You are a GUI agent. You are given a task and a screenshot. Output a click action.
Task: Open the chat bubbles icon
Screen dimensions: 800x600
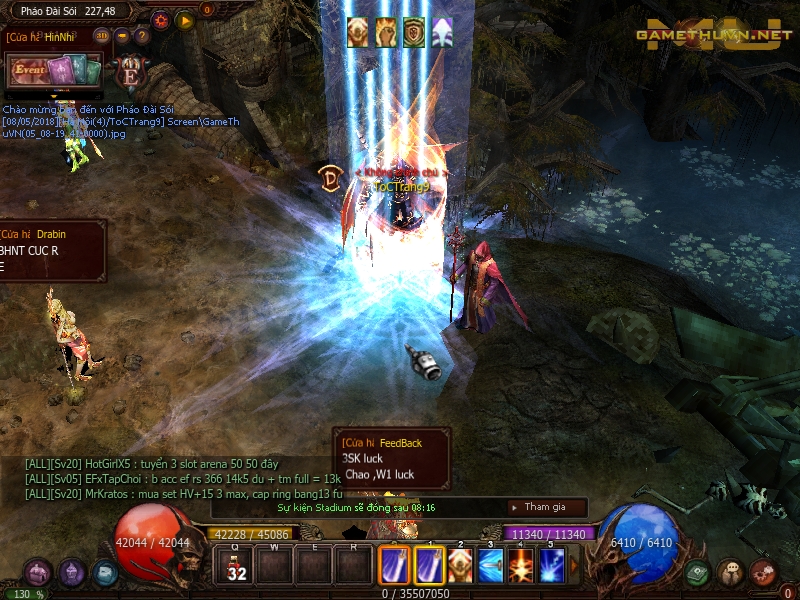[730, 573]
